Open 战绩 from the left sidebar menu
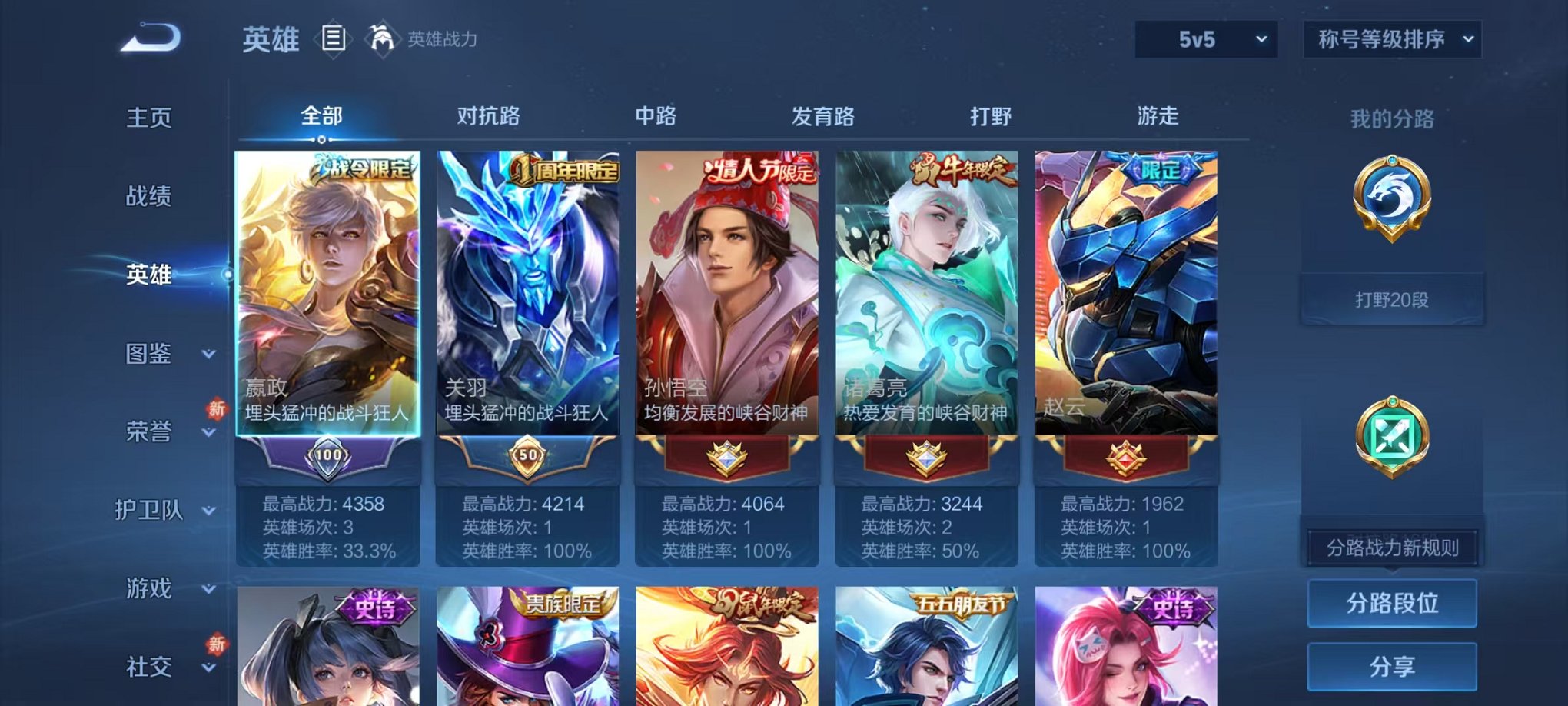The height and width of the screenshot is (706, 1568). tap(151, 198)
